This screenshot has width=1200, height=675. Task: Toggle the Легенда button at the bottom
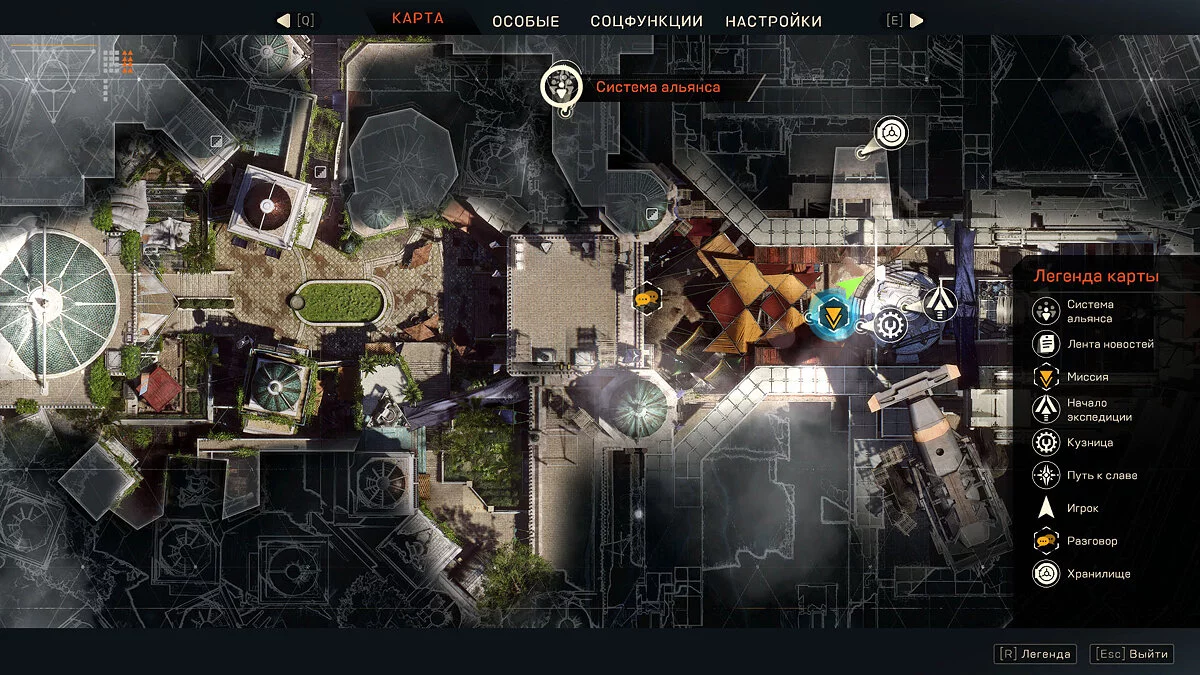1036,654
